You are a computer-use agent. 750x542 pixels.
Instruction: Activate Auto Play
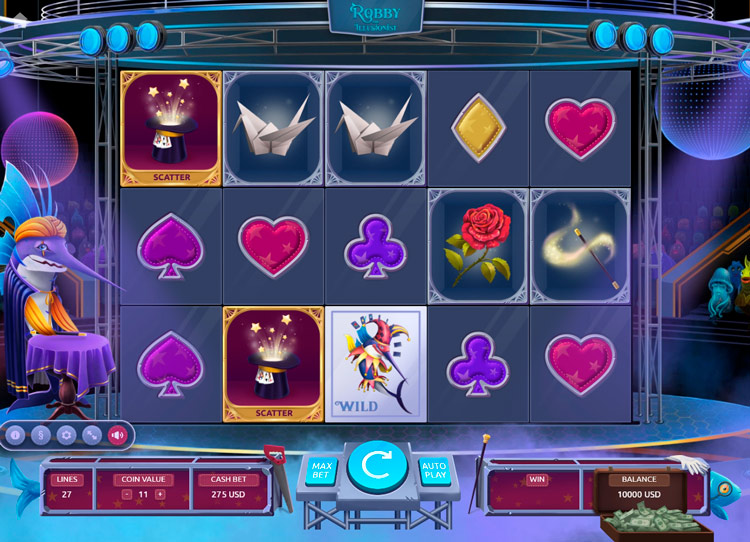[433, 470]
